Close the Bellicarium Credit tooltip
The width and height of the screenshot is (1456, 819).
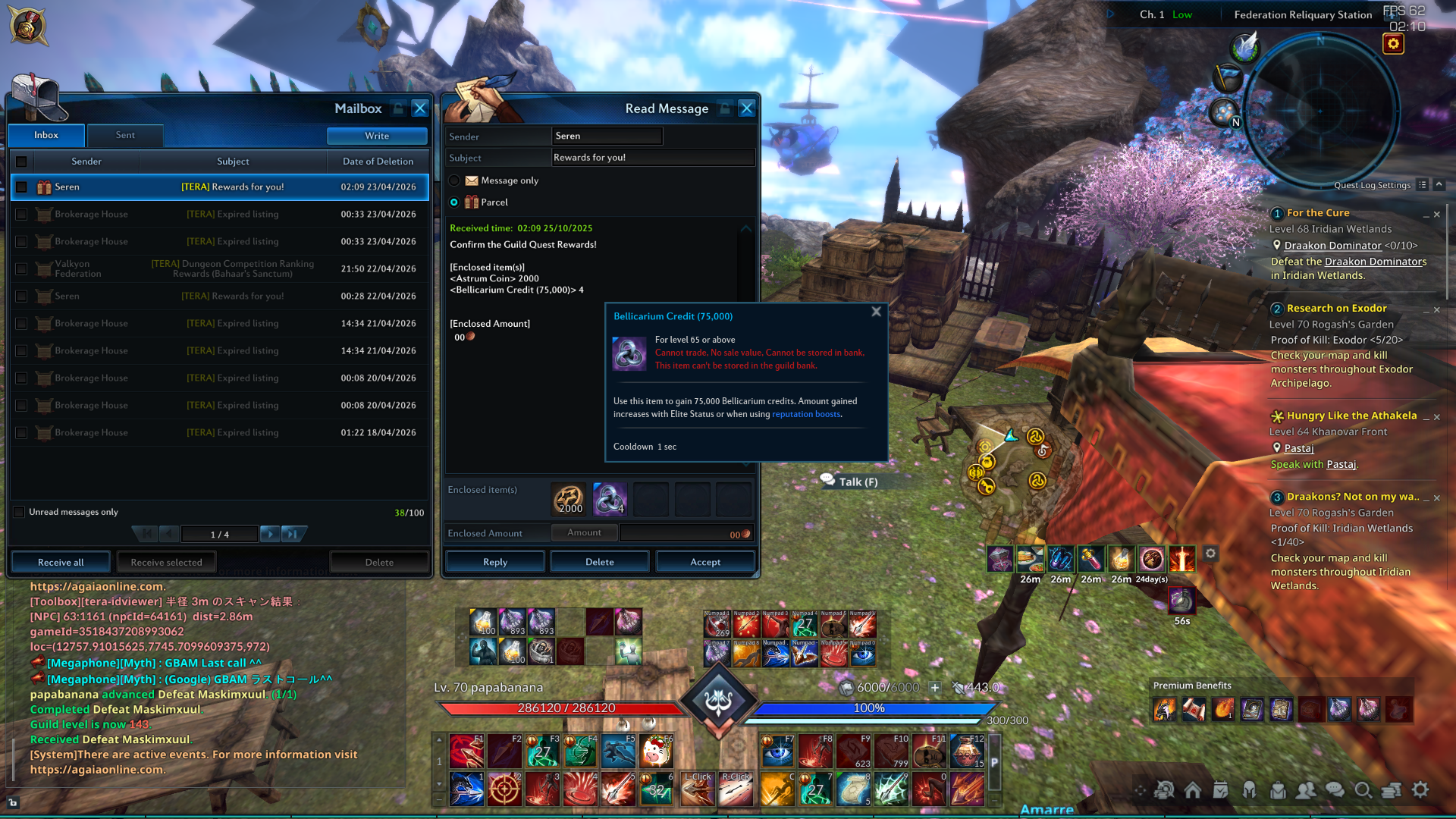[876, 312]
